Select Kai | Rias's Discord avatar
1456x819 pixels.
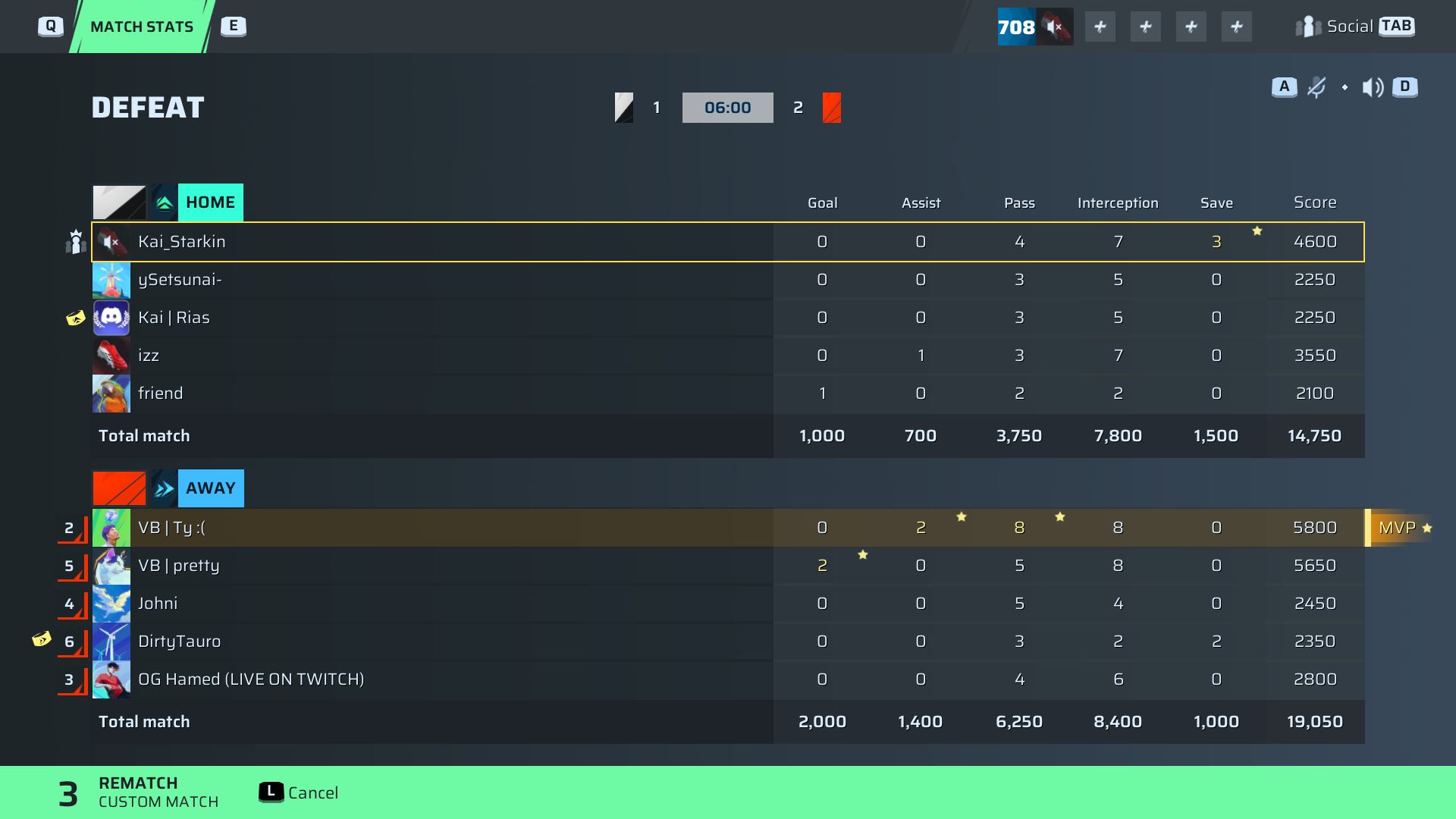tap(111, 317)
